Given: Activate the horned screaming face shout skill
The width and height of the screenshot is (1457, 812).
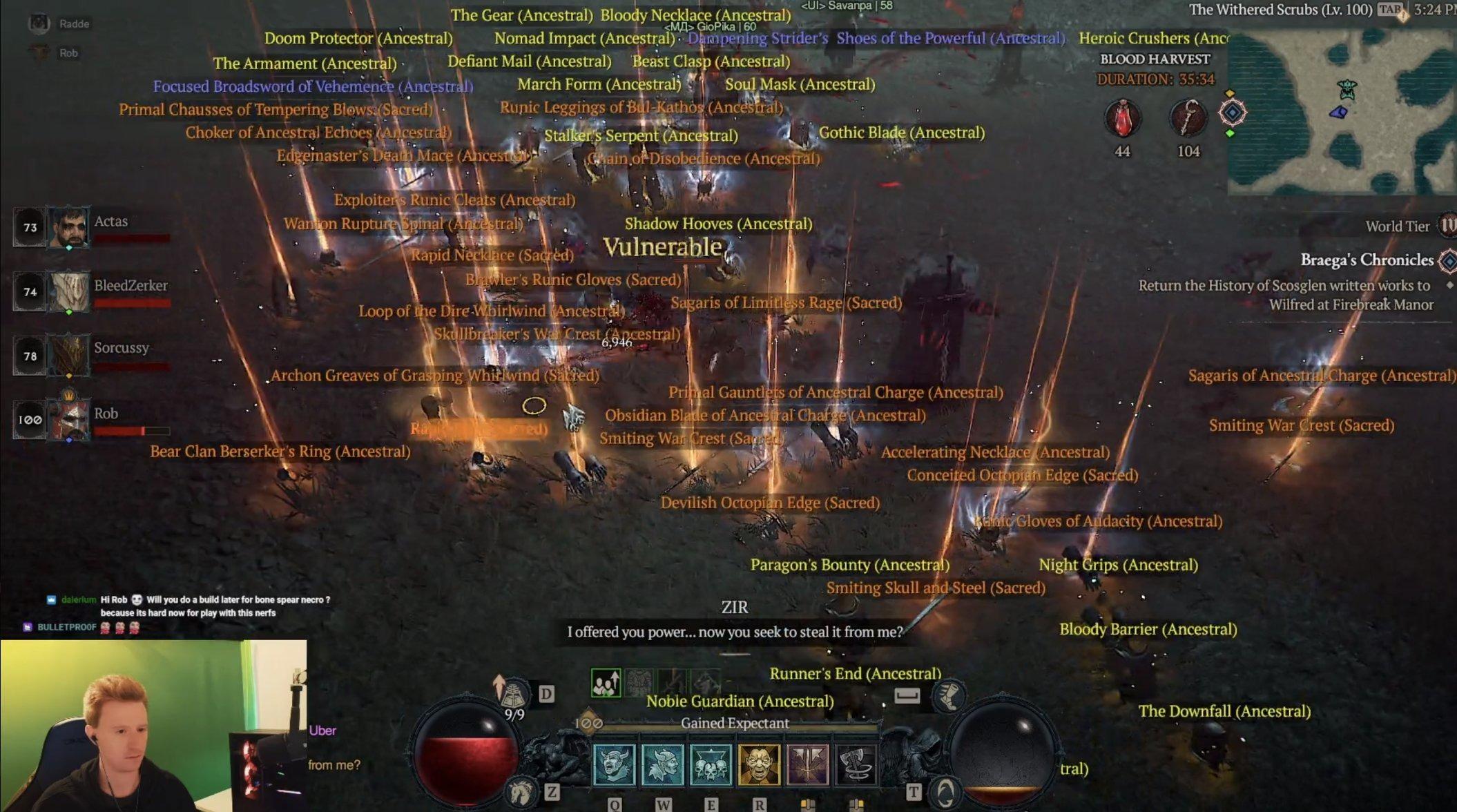Looking at the screenshot, I should [x=614, y=764].
